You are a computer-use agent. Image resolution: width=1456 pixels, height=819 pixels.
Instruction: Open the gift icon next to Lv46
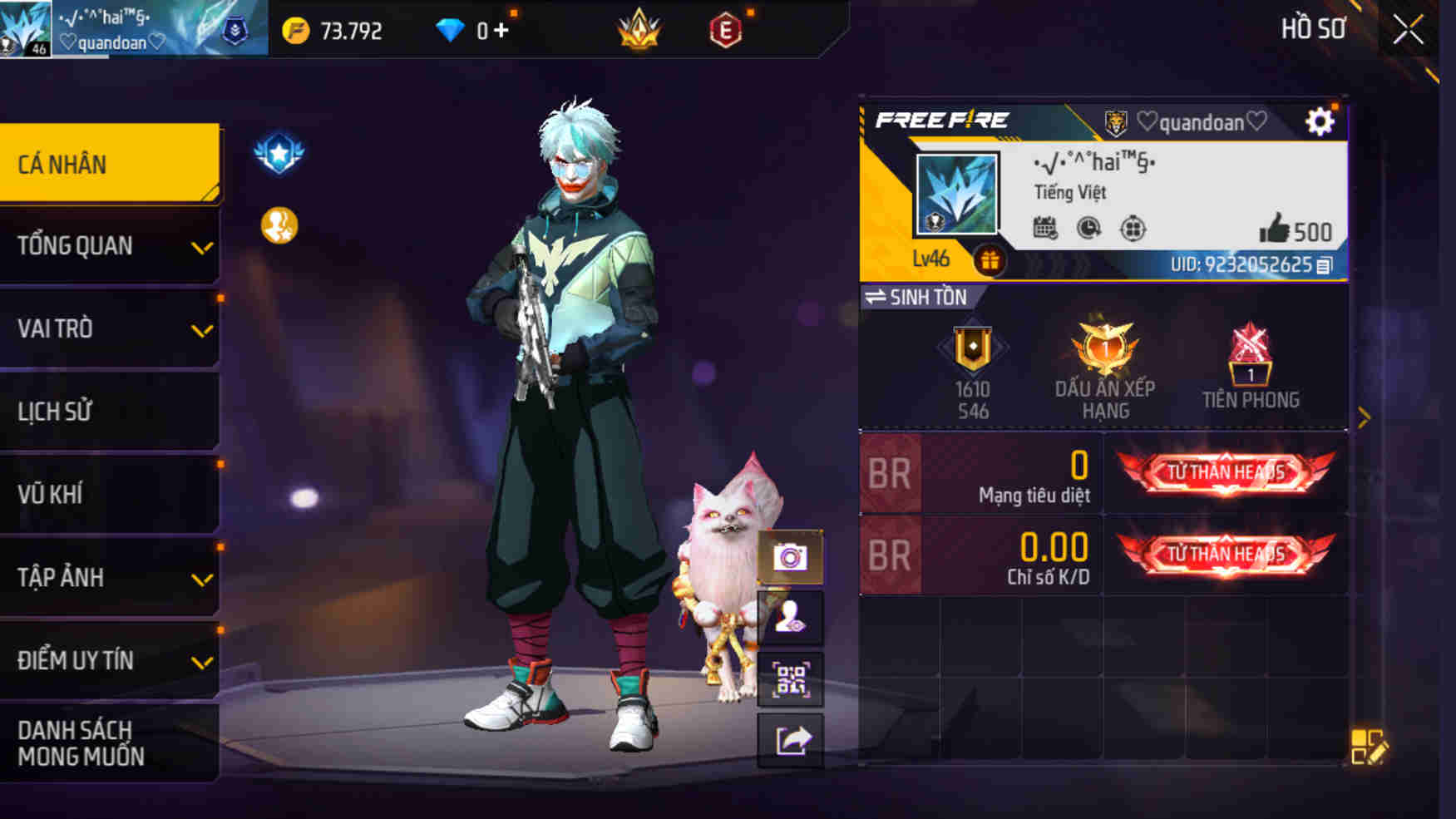click(x=989, y=260)
